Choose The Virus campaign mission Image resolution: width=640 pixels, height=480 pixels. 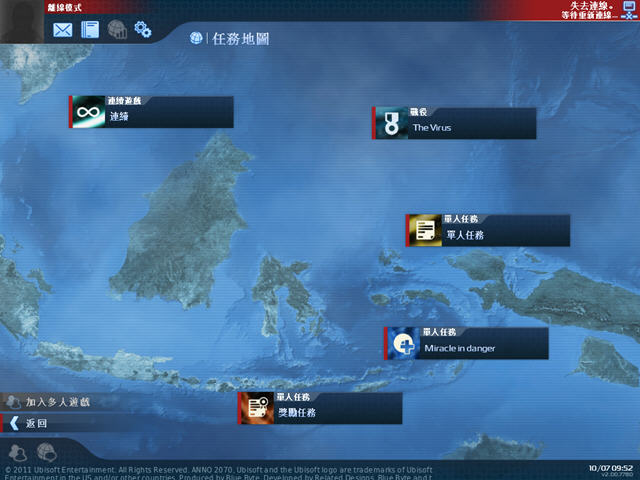(455, 123)
